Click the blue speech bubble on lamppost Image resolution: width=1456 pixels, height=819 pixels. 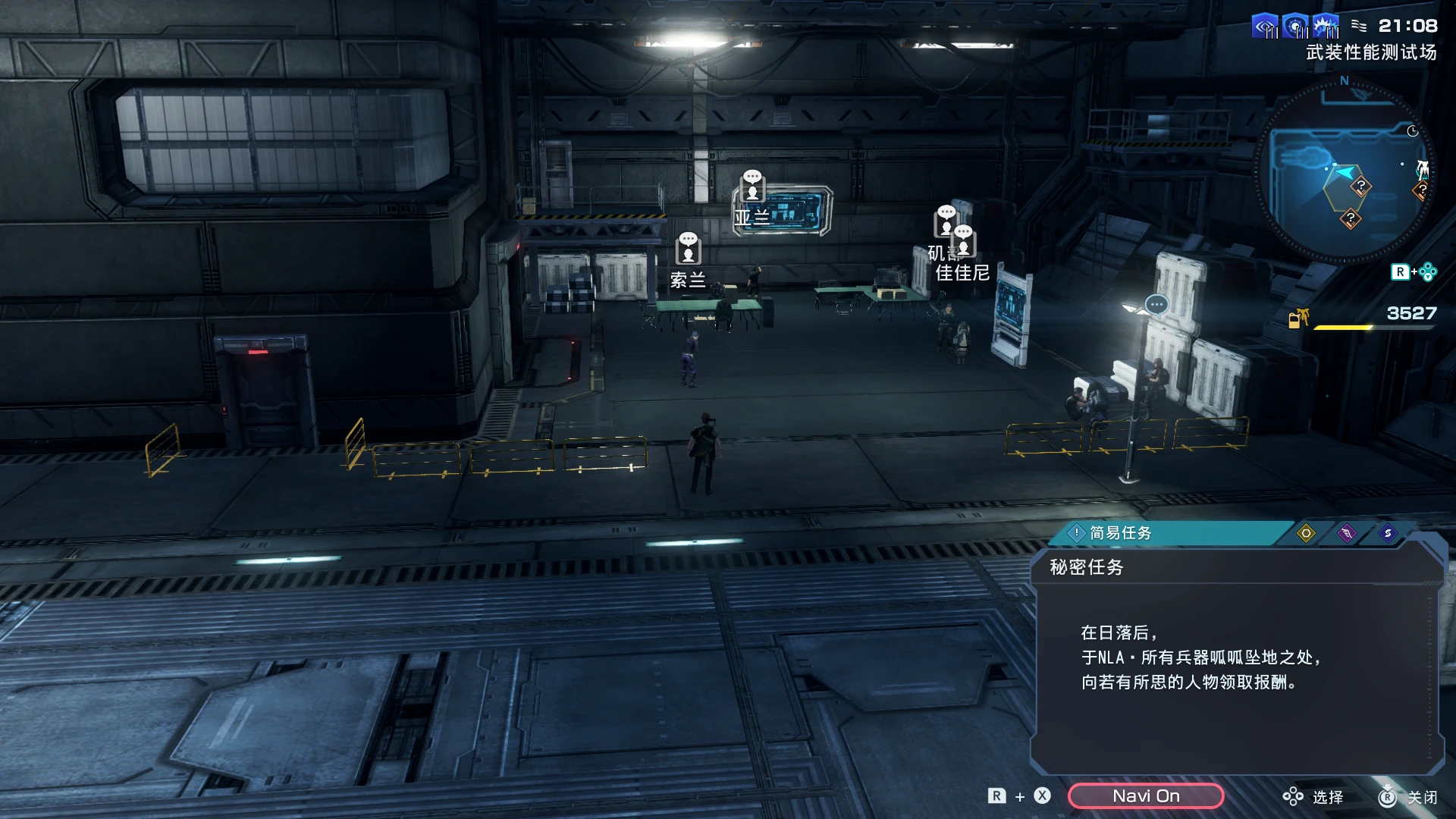[1156, 305]
